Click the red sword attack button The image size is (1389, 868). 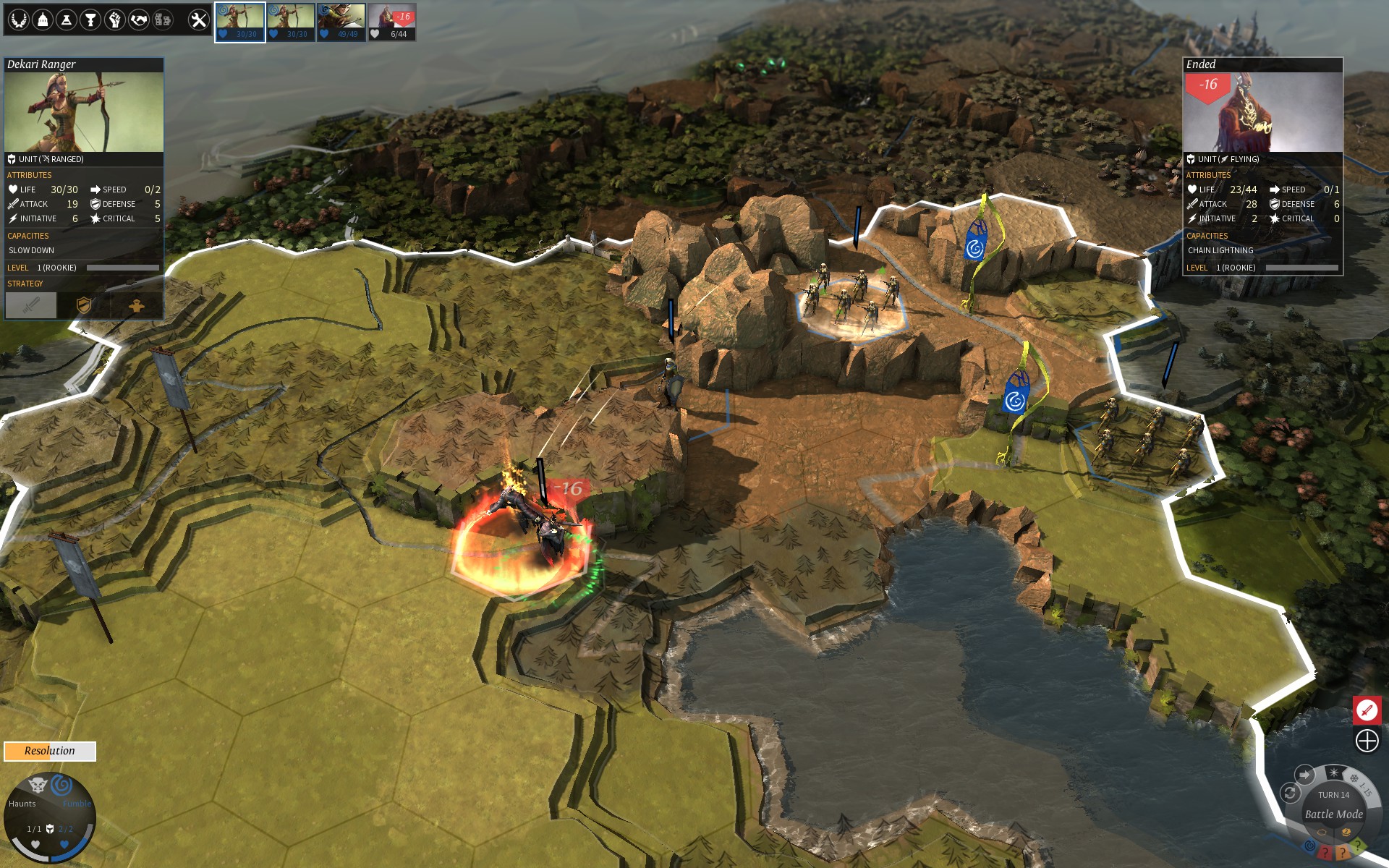click(x=1367, y=710)
